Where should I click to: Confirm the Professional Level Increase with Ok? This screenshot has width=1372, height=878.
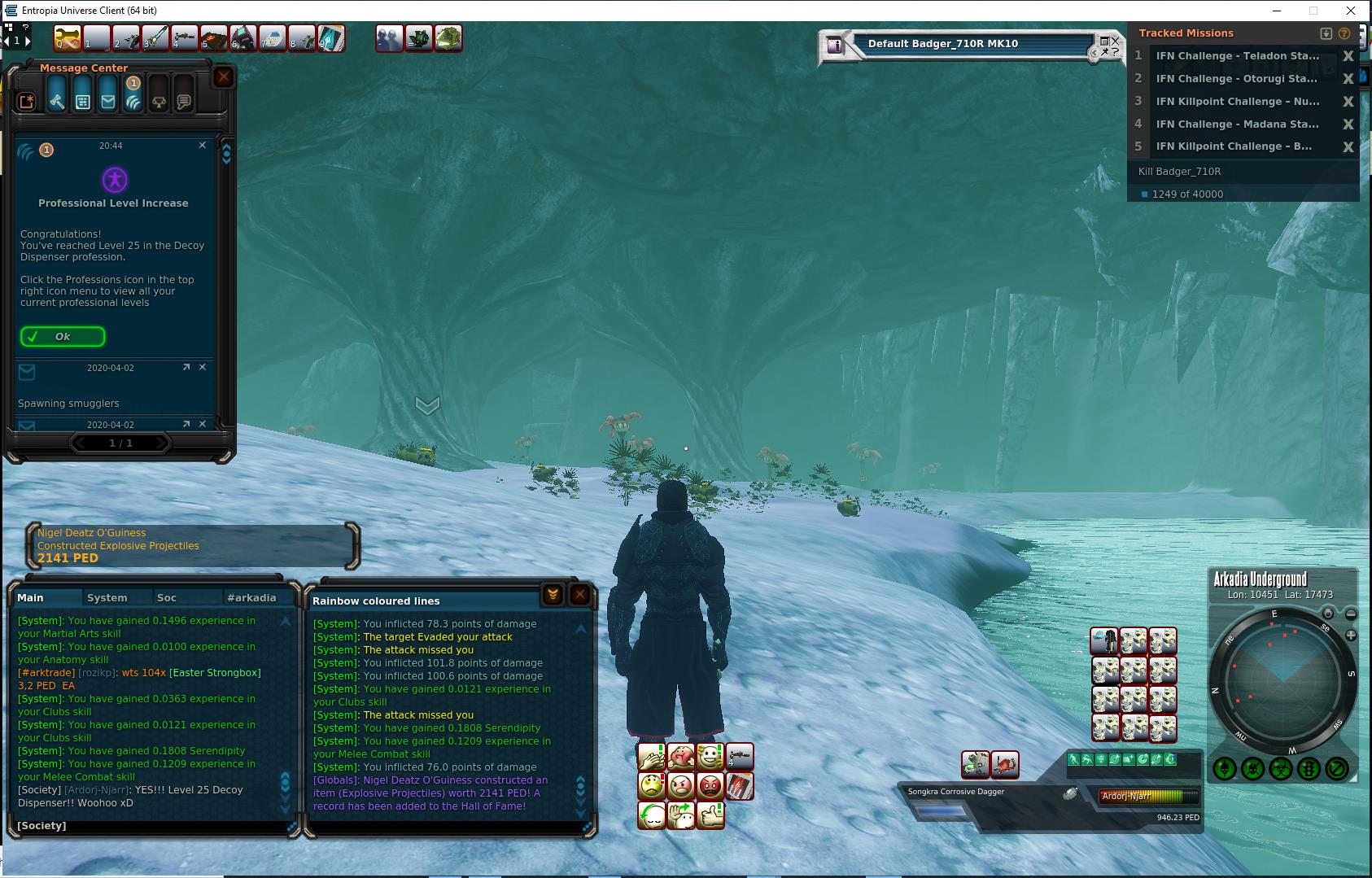(63, 336)
